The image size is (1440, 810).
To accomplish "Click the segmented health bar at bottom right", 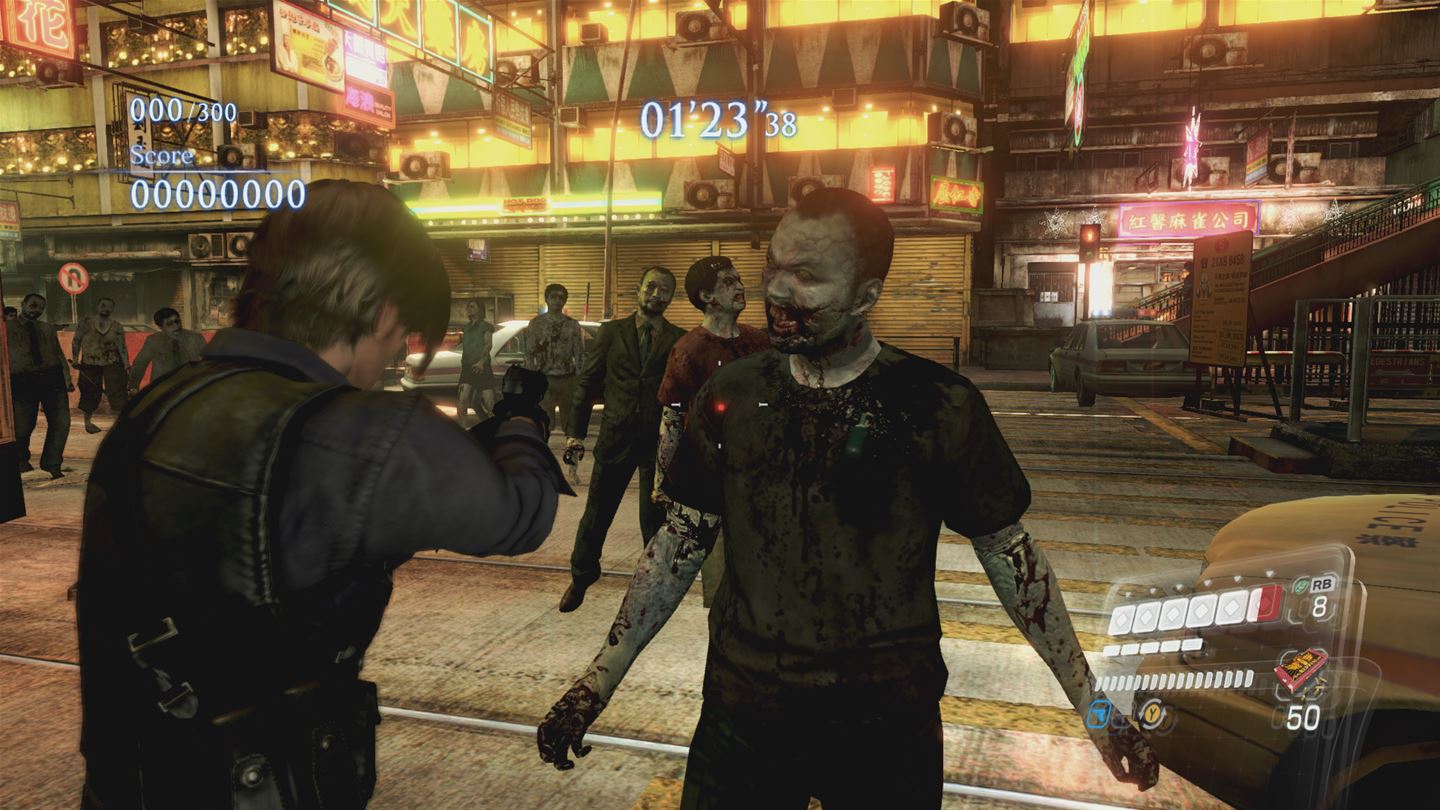I will point(1172,680).
